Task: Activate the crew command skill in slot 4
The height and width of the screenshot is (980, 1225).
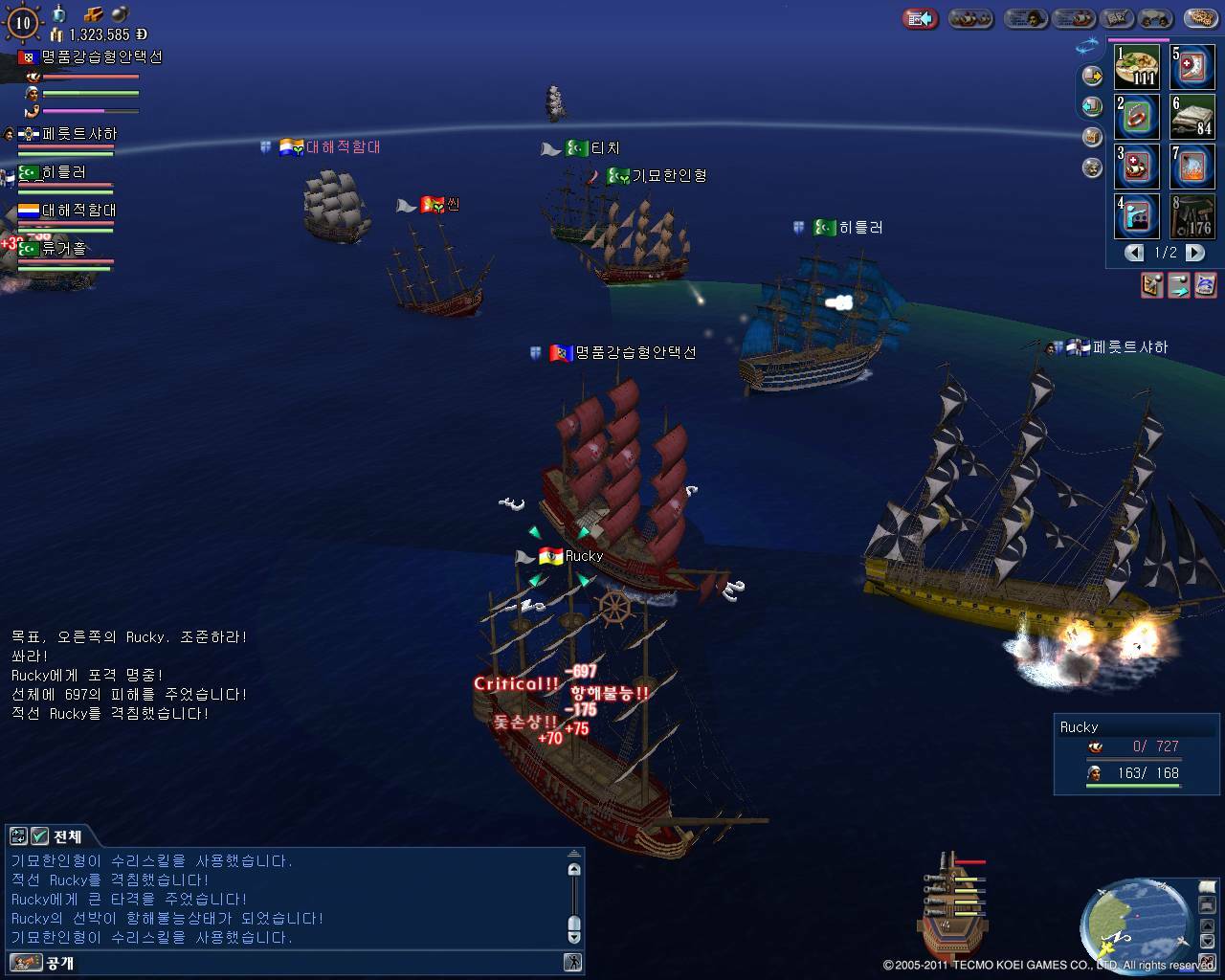Action: (1137, 216)
